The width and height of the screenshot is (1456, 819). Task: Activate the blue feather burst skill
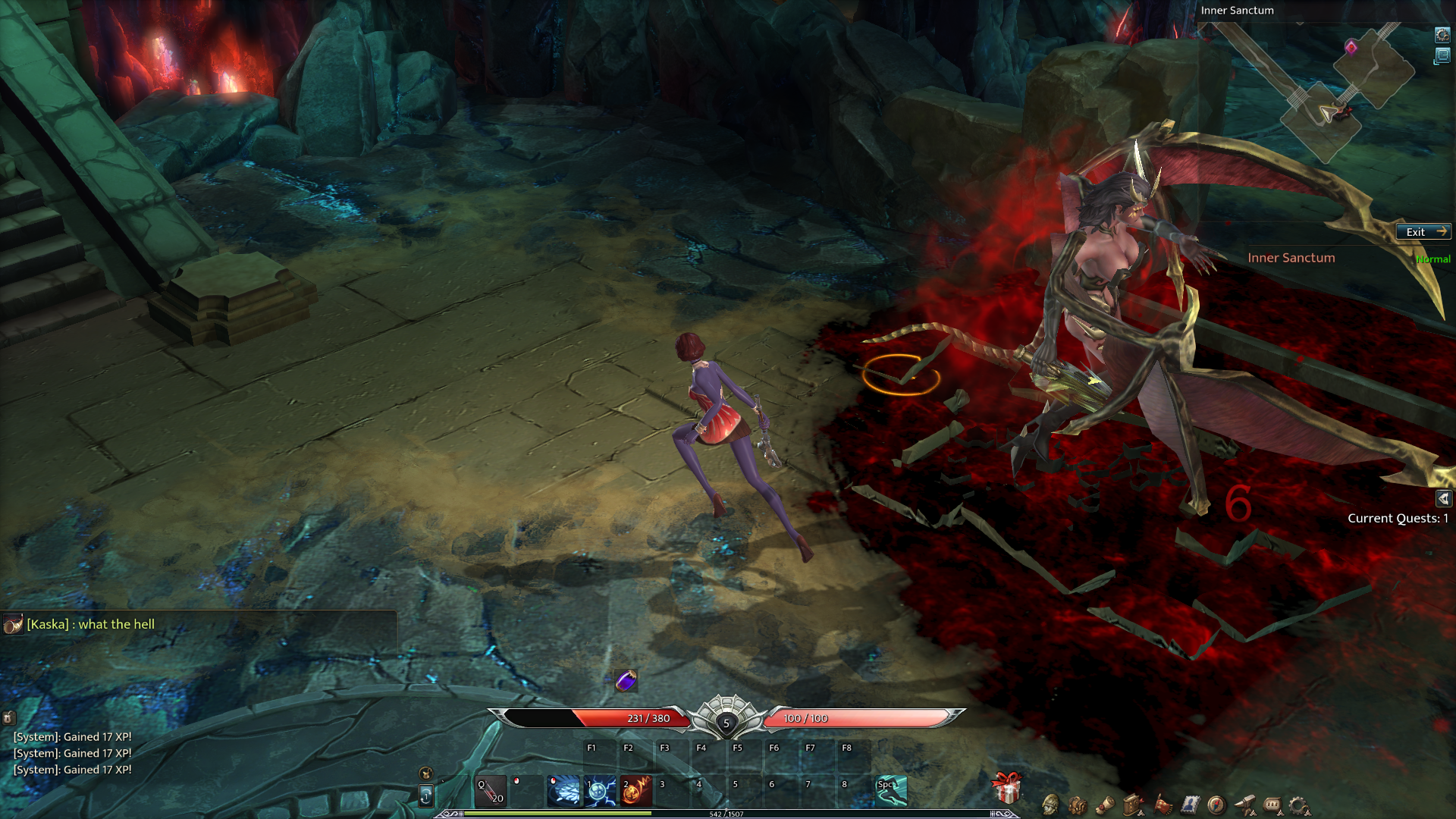point(563,791)
